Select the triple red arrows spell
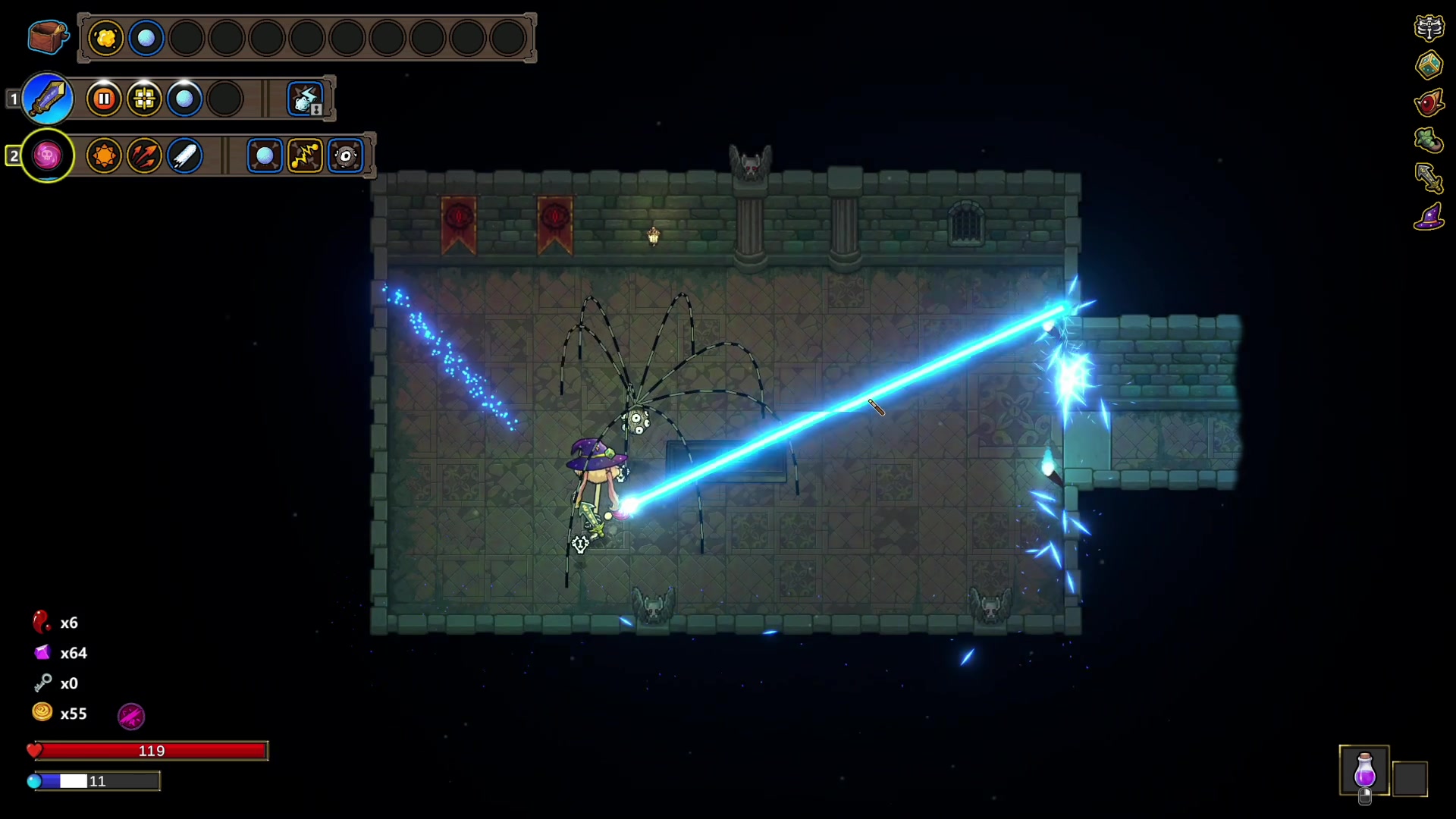Screen dimensions: 1456x819 (x=144, y=156)
